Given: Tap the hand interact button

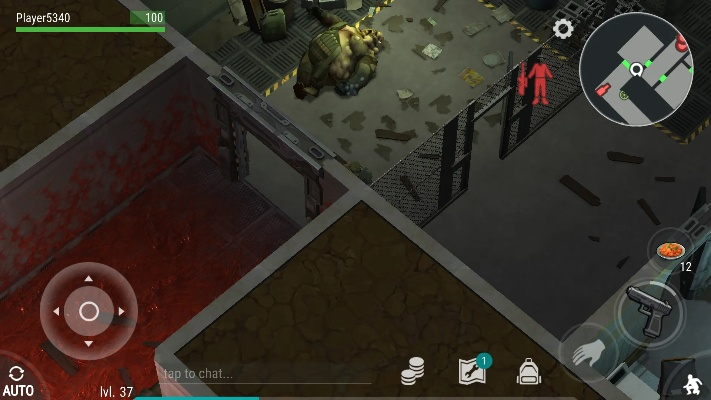Looking at the screenshot, I should (587, 354).
